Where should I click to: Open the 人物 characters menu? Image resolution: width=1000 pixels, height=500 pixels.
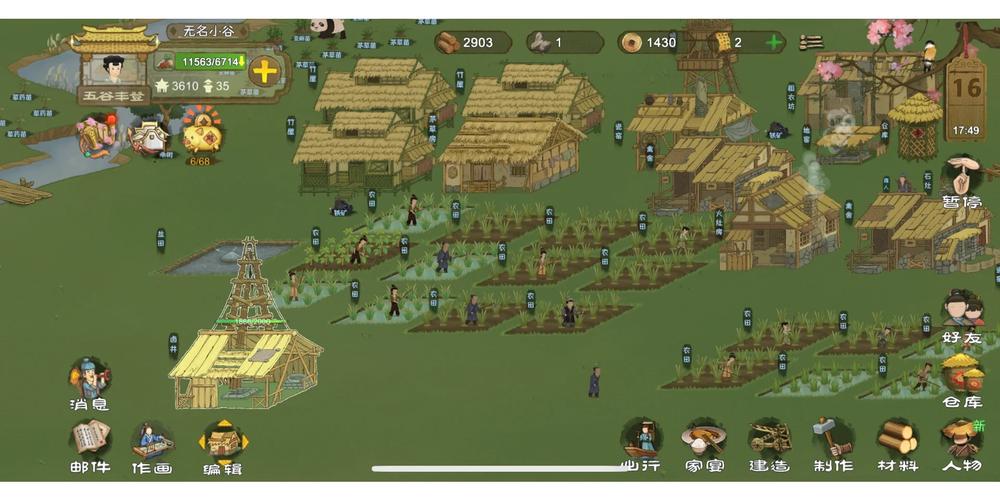coord(961,443)
